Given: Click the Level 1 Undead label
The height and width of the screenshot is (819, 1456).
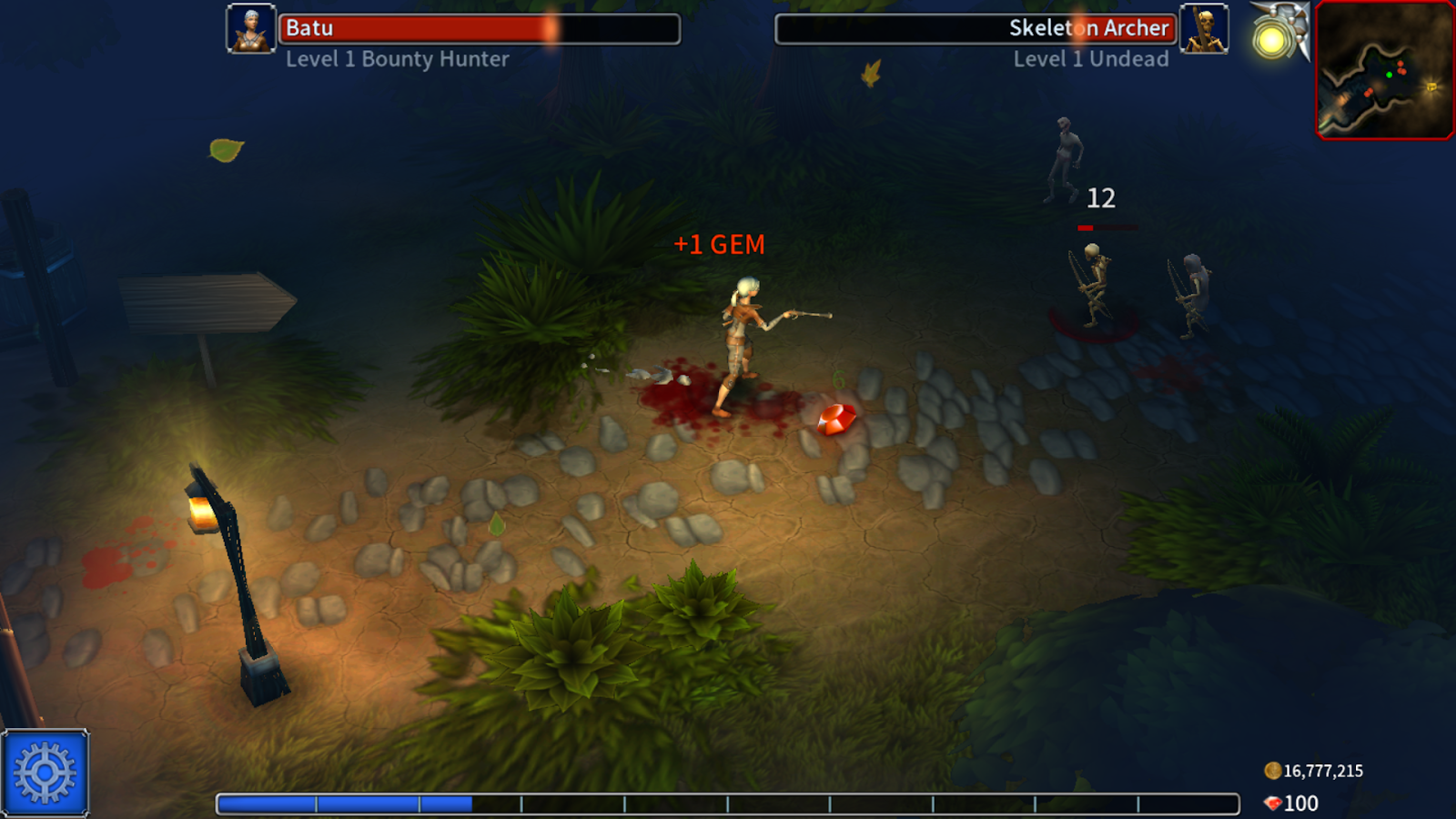Looking at the screenshot, I should pyautogui.click(x=1091, y=61).
